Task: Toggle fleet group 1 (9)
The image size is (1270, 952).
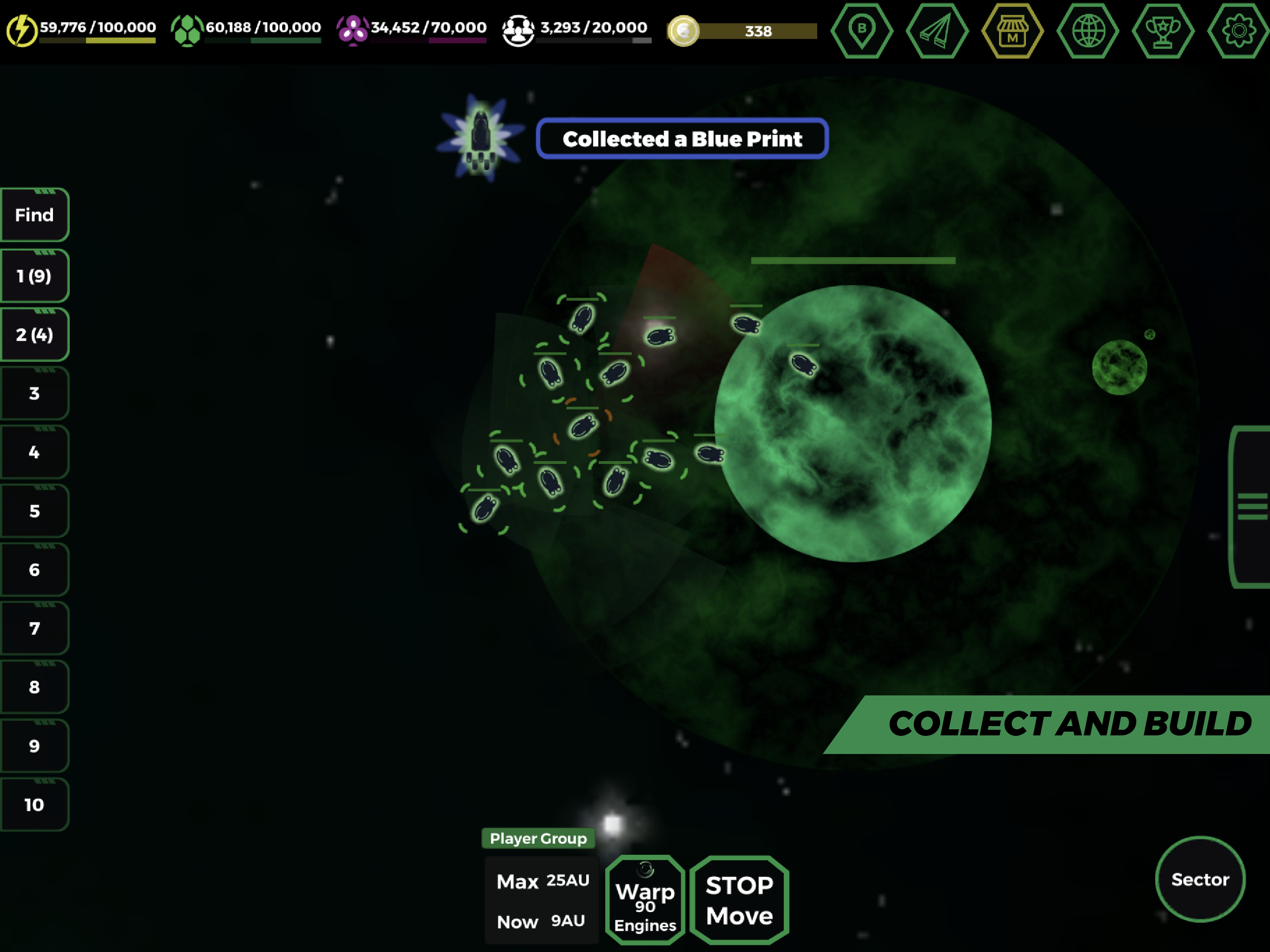Action: pos(34,276)
